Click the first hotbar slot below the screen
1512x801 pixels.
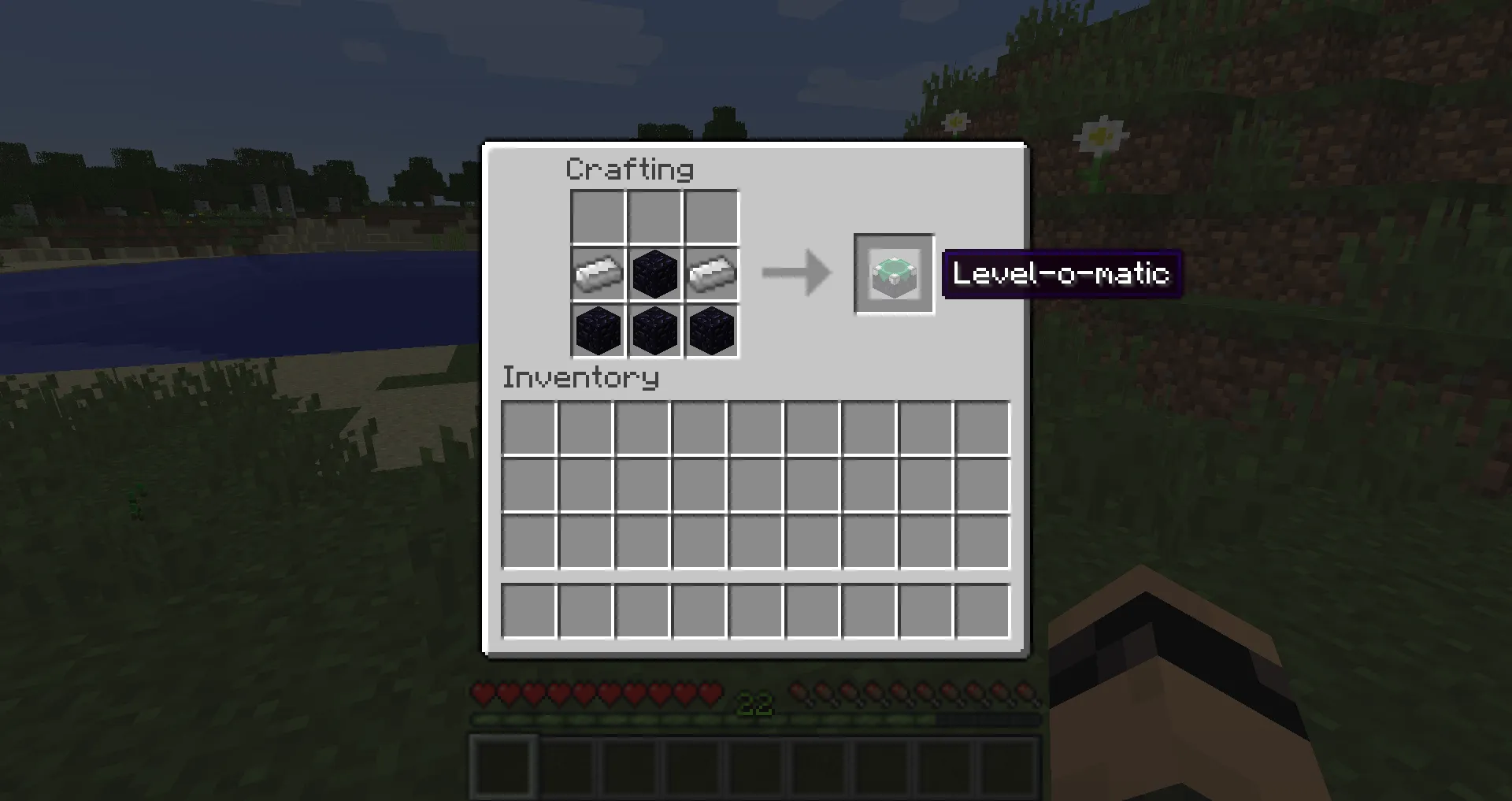(502, 764)
